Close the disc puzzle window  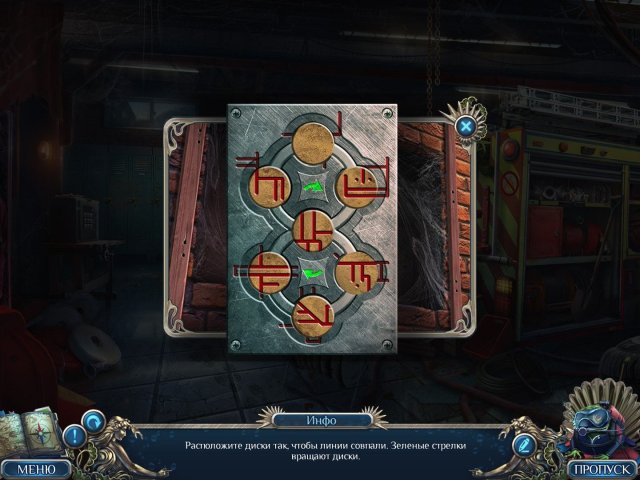point(466,126)
